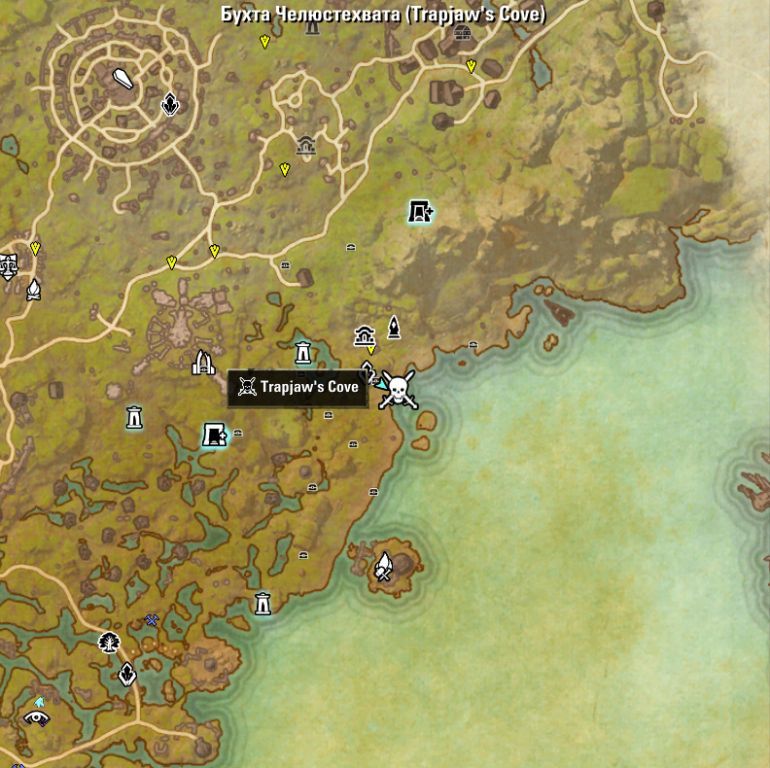Select the eye icon map marker
The height and width of the screenshot is (768, 770).
point(37,717)
